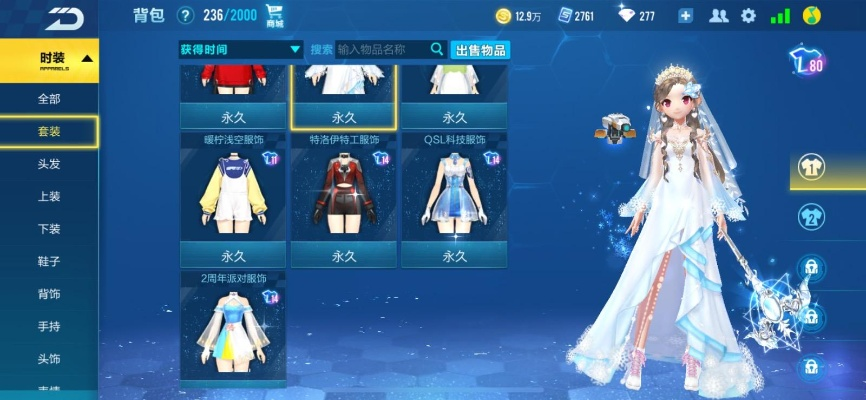Switch to the 上装 tops category

49,196
